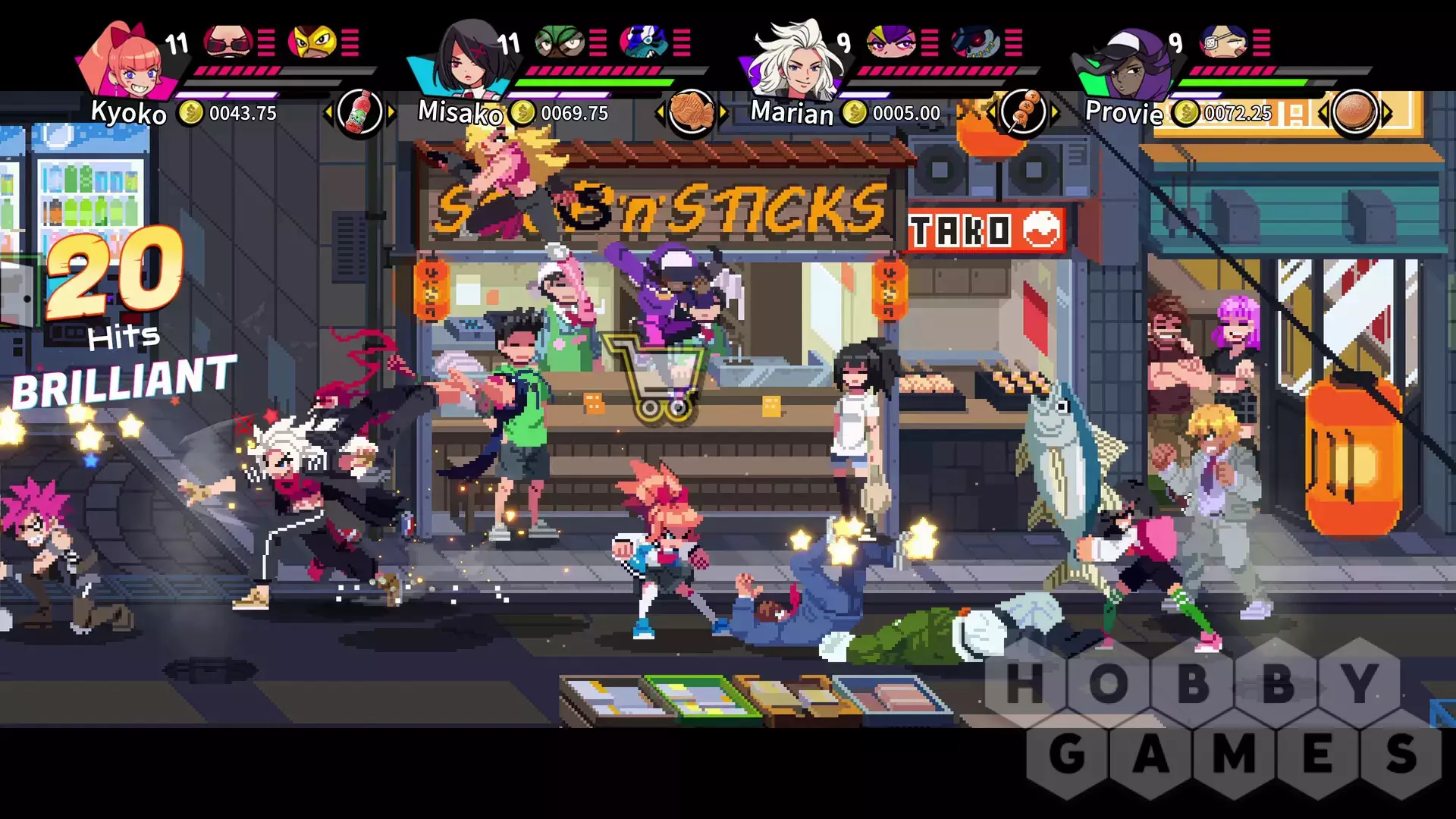Choose Kyoko's sunglasses recruit icon

(x=228, y=41)
